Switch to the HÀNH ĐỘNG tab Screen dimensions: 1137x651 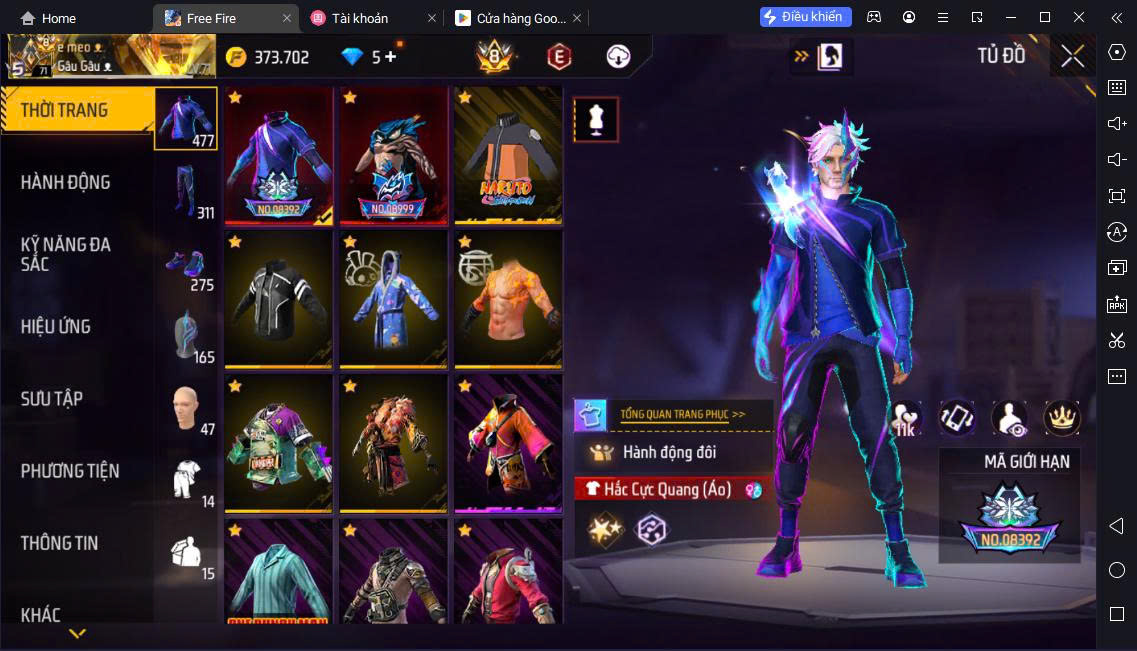pos(65,182)
